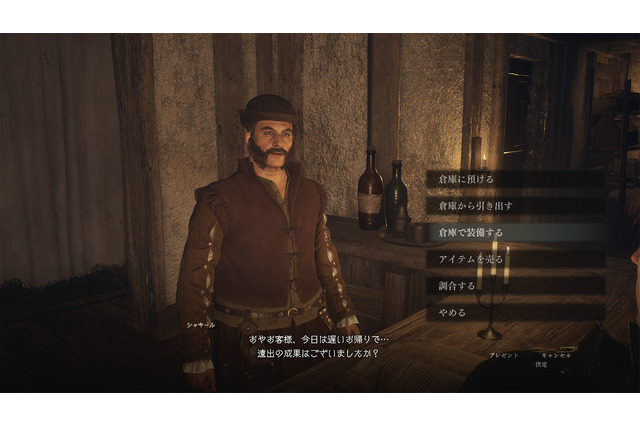Select 倉庫に預ける (deposit to storage)

click(466, 179)
